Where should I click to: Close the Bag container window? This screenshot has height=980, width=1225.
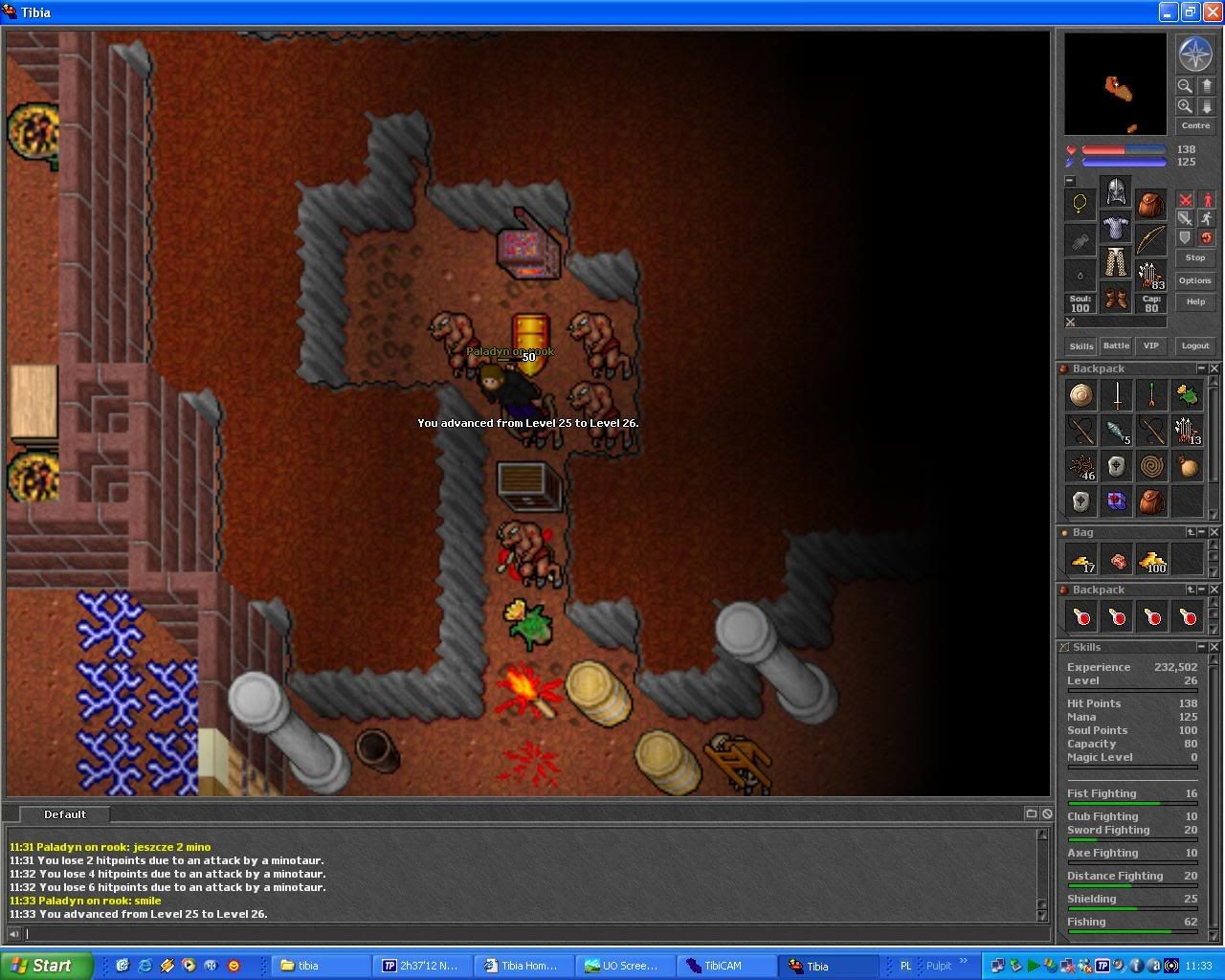[1214, 532]
